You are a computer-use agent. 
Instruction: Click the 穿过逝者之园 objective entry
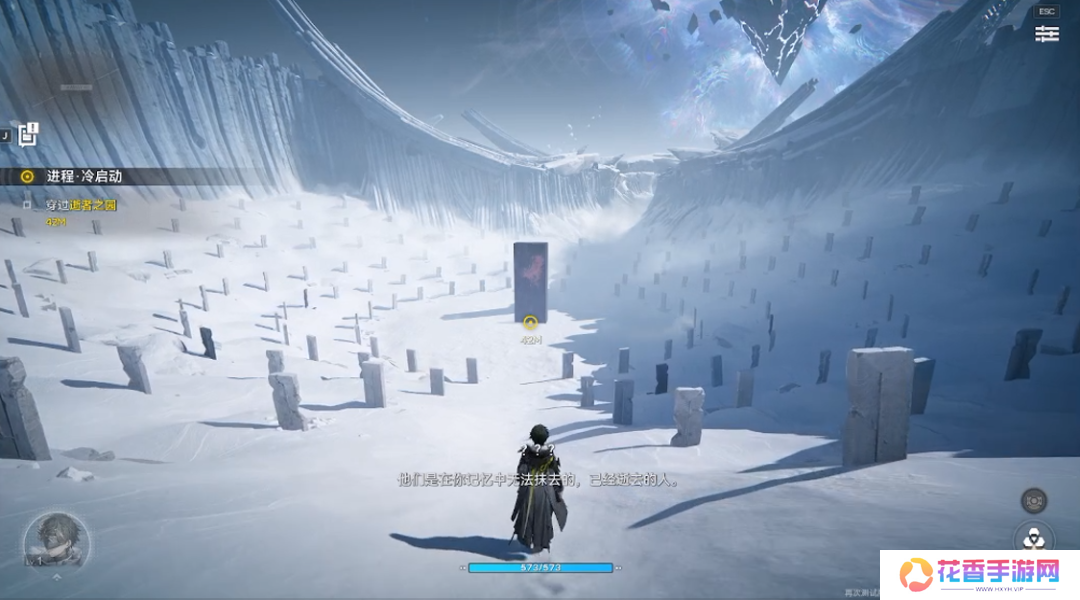[x=81, y=205]
